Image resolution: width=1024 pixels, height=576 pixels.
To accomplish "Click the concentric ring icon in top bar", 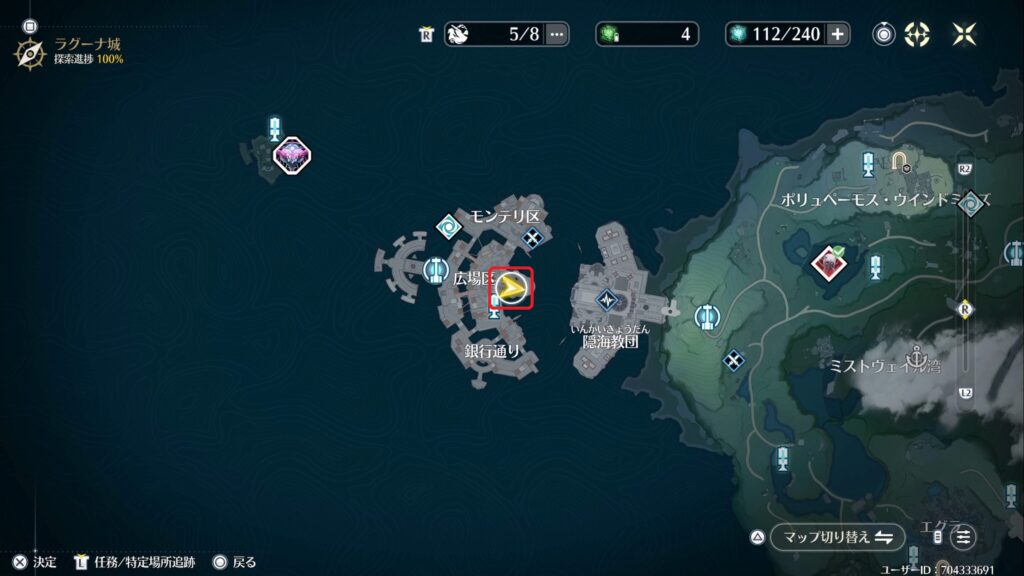I will click(884, 34).
